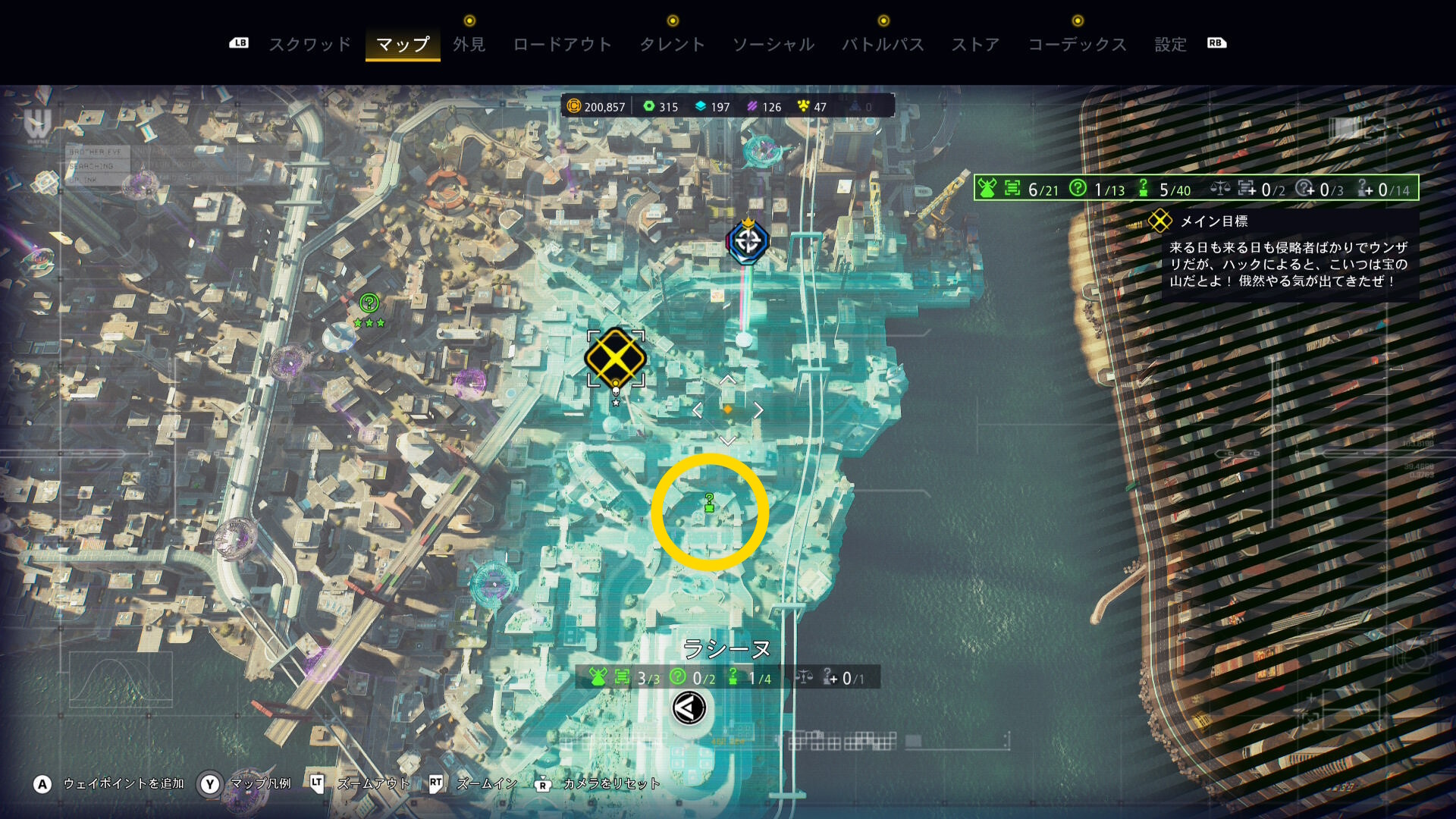Click the blue crowned crosshair mission marker
The width and height of the screenshot is (1456, 819).
click(748, 242)
